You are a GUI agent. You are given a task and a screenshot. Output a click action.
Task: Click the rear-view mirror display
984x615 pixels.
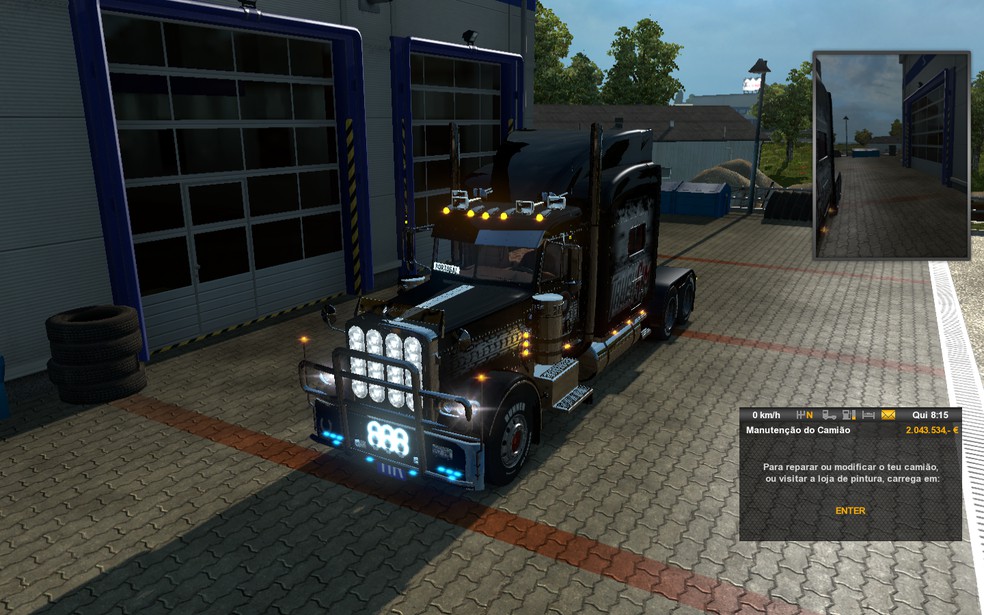tap(892, 155)
